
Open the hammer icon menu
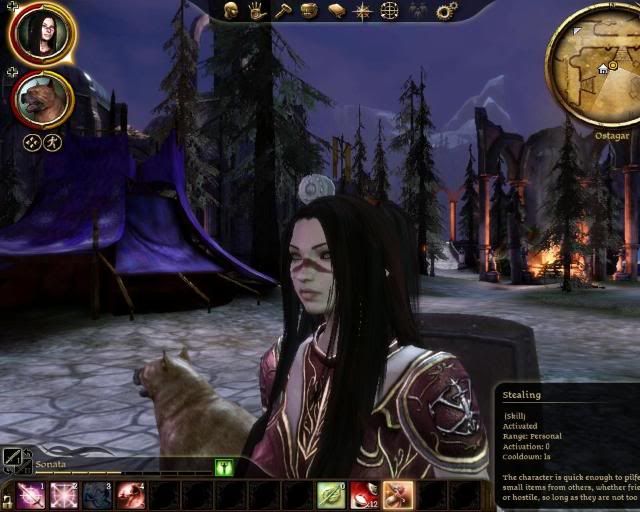[x=283, y=10]
